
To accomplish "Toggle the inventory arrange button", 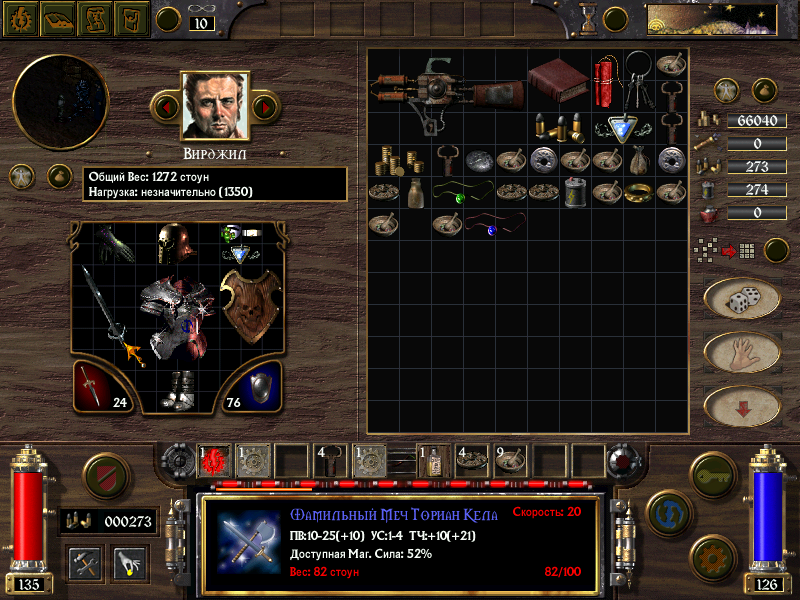I will 777,250.
